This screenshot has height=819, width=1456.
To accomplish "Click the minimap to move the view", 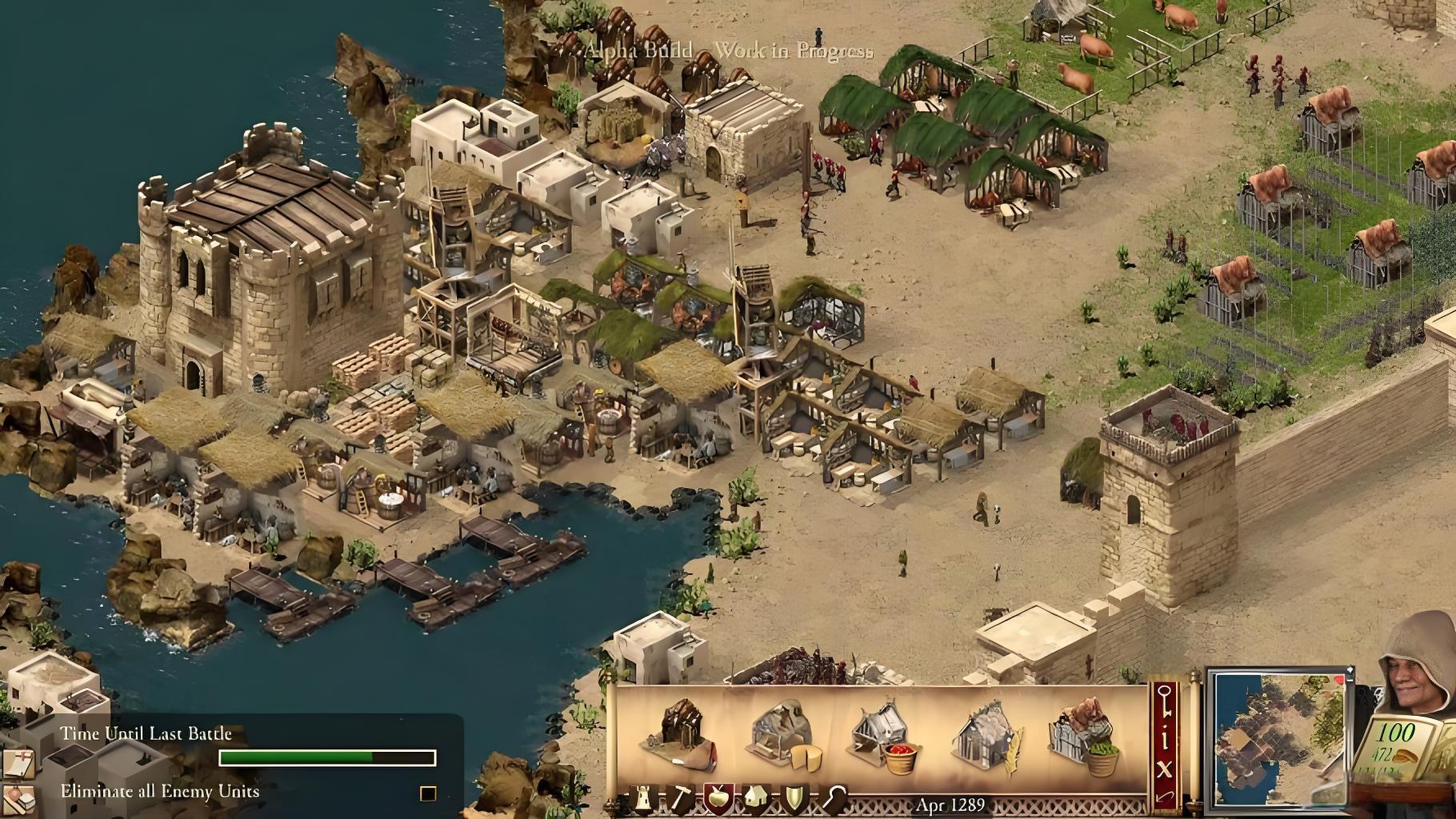I will [1278, 740].
